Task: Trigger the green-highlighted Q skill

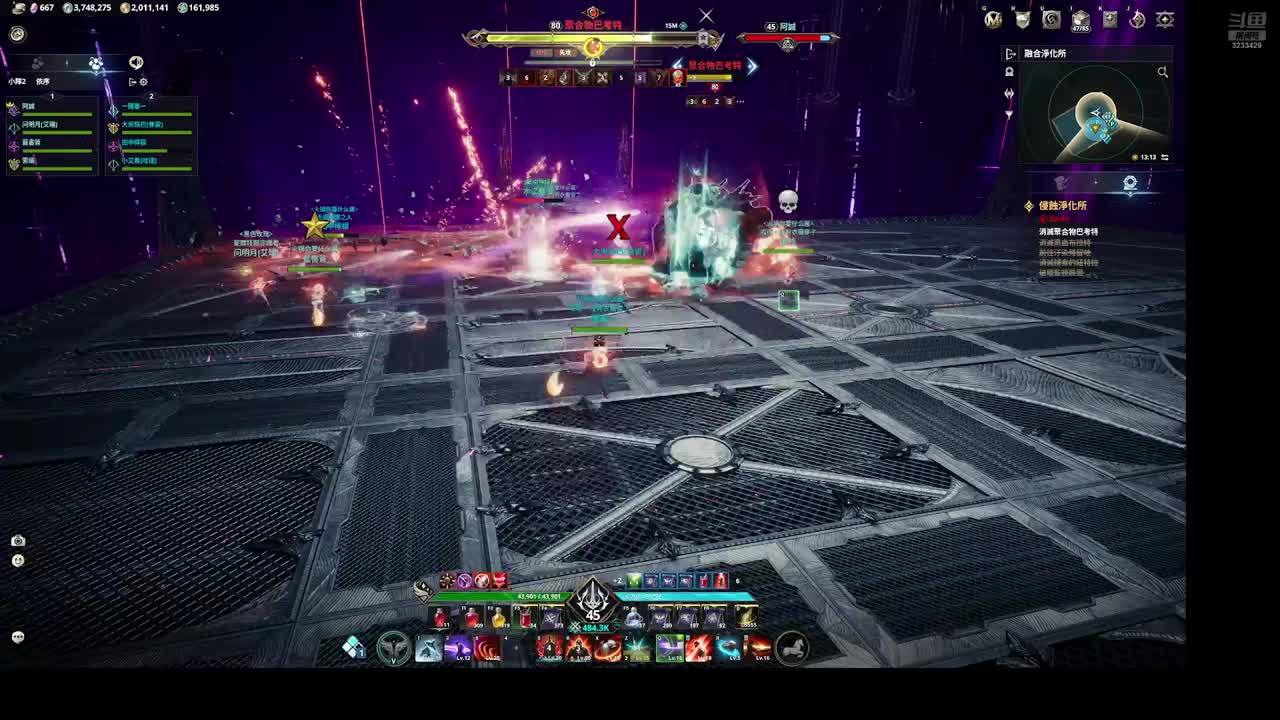Action: [x=669, y=649]
